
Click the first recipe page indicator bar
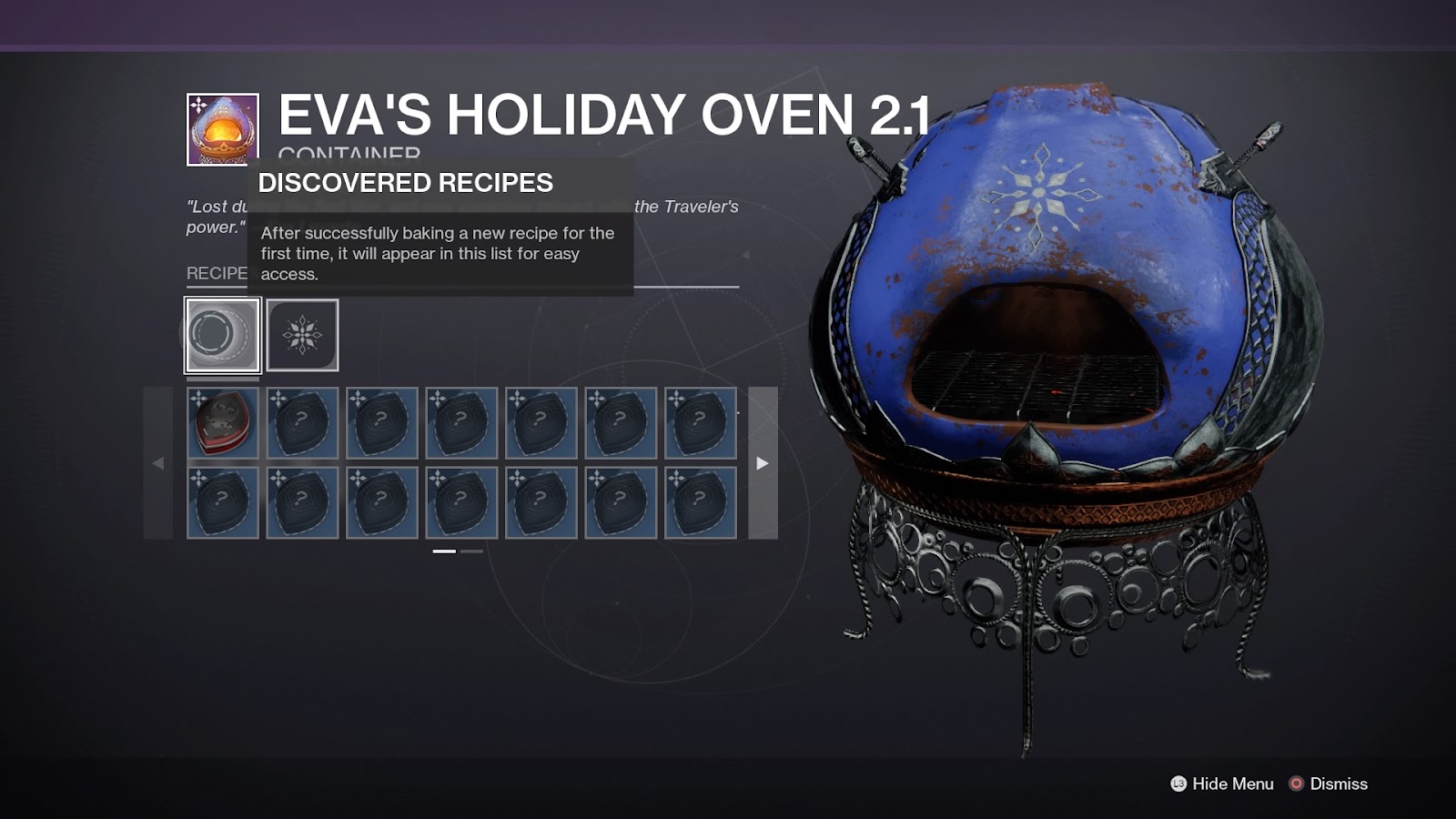coord(443,551)
